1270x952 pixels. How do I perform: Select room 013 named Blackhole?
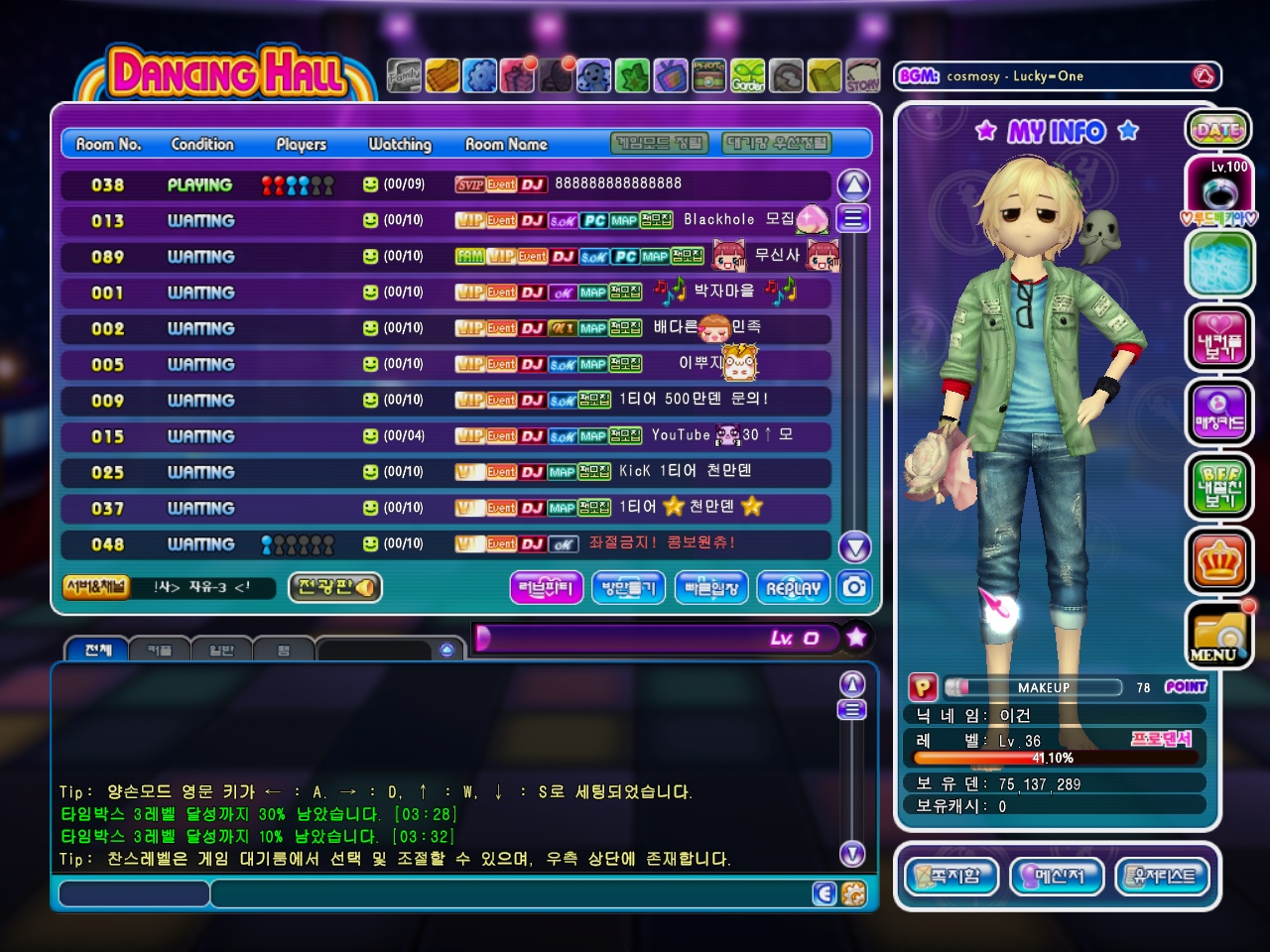(444, 220)
